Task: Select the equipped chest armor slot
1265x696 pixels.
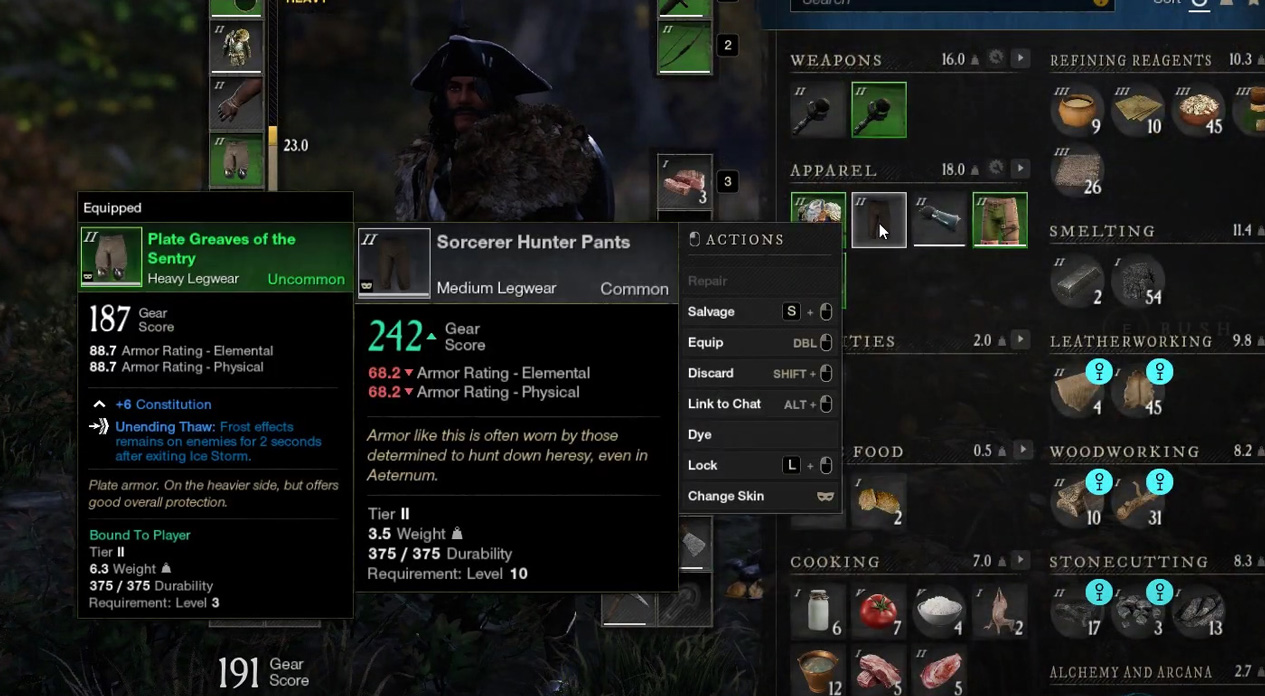Action: pyautogui.click(x=237, y=47)
